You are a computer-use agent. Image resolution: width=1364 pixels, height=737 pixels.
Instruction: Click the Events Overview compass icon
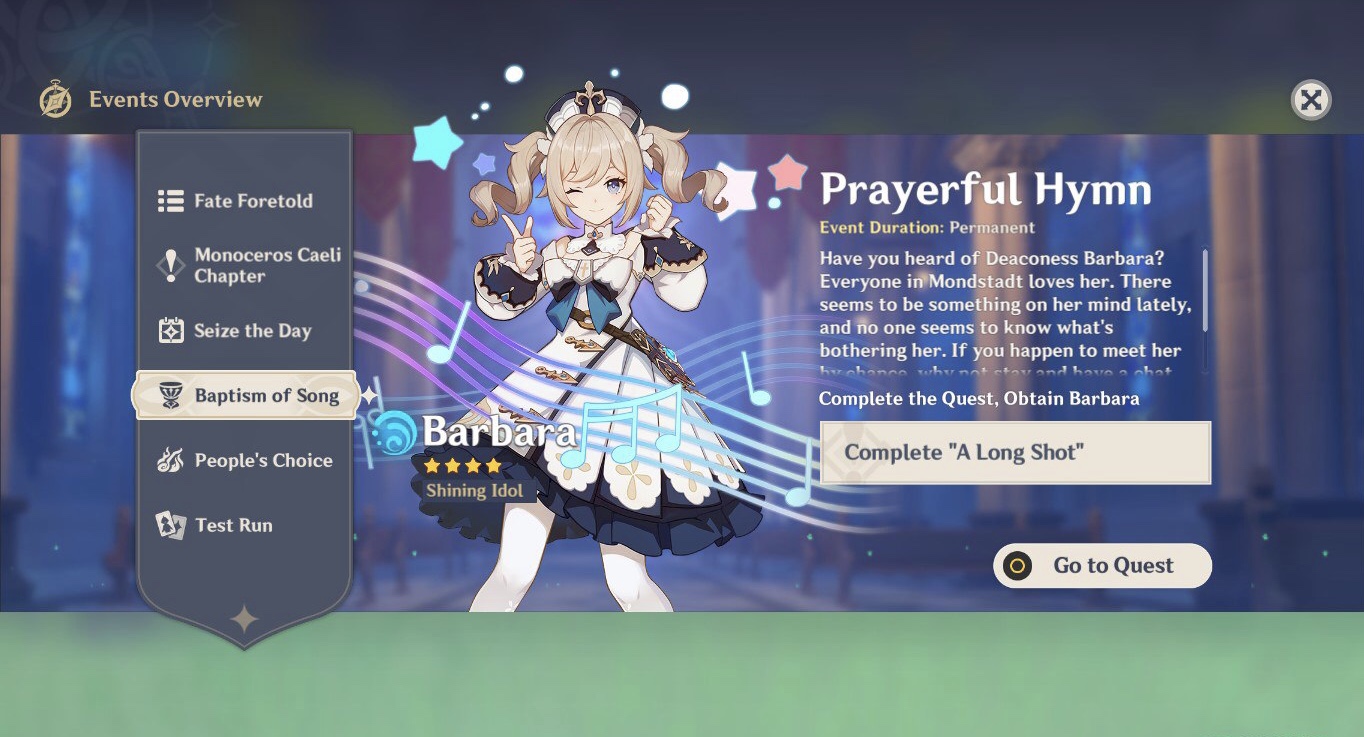(54, 100)
